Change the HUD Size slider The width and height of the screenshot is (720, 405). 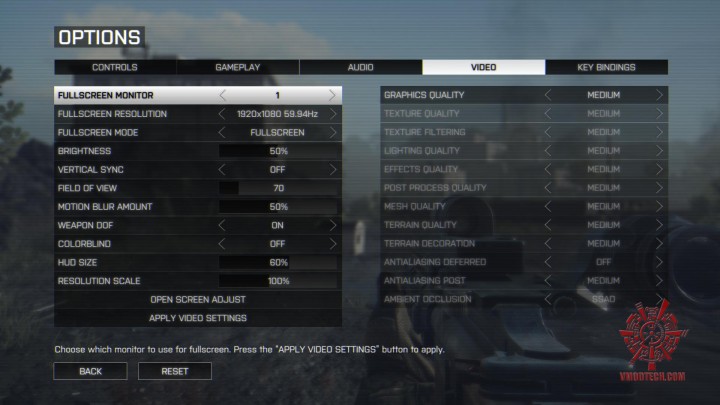[x=278, y=262]
